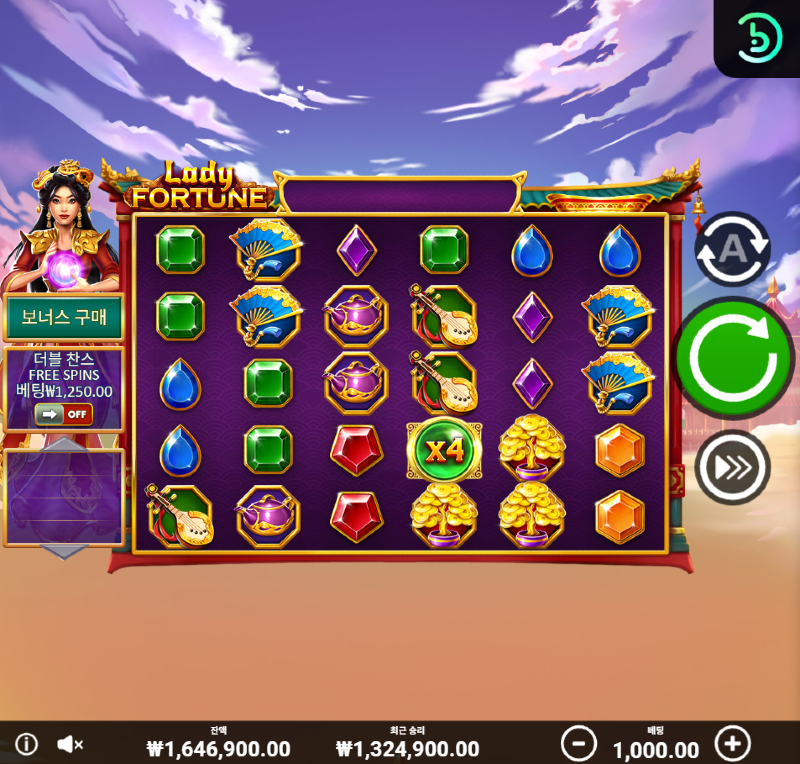Activate the autoplay button
Image resolution: width=800 pixels, height=764 pixels.
pyautogui.click(x=732, y=250)
